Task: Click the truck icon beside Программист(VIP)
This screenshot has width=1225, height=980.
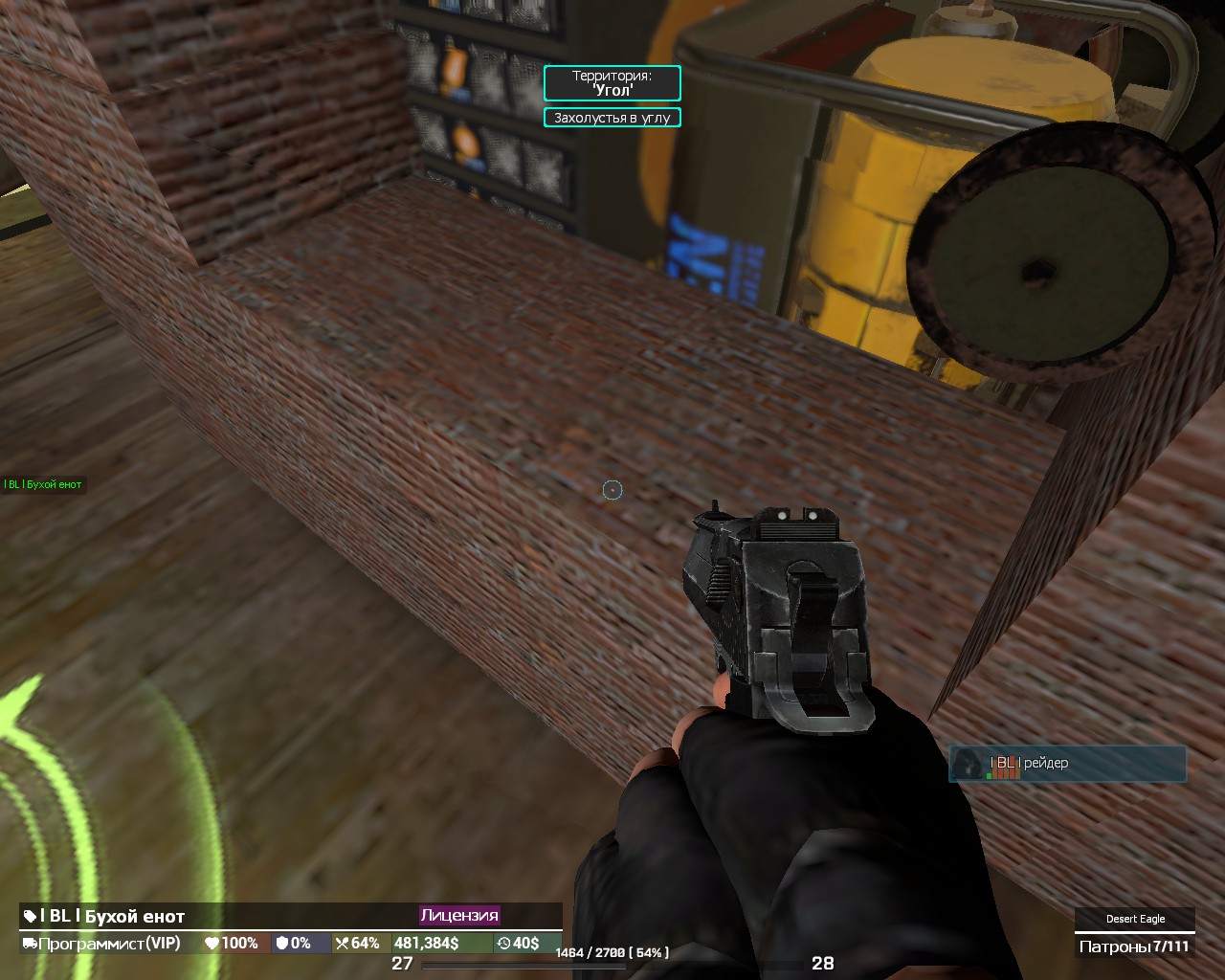Action: pos(30,943)
